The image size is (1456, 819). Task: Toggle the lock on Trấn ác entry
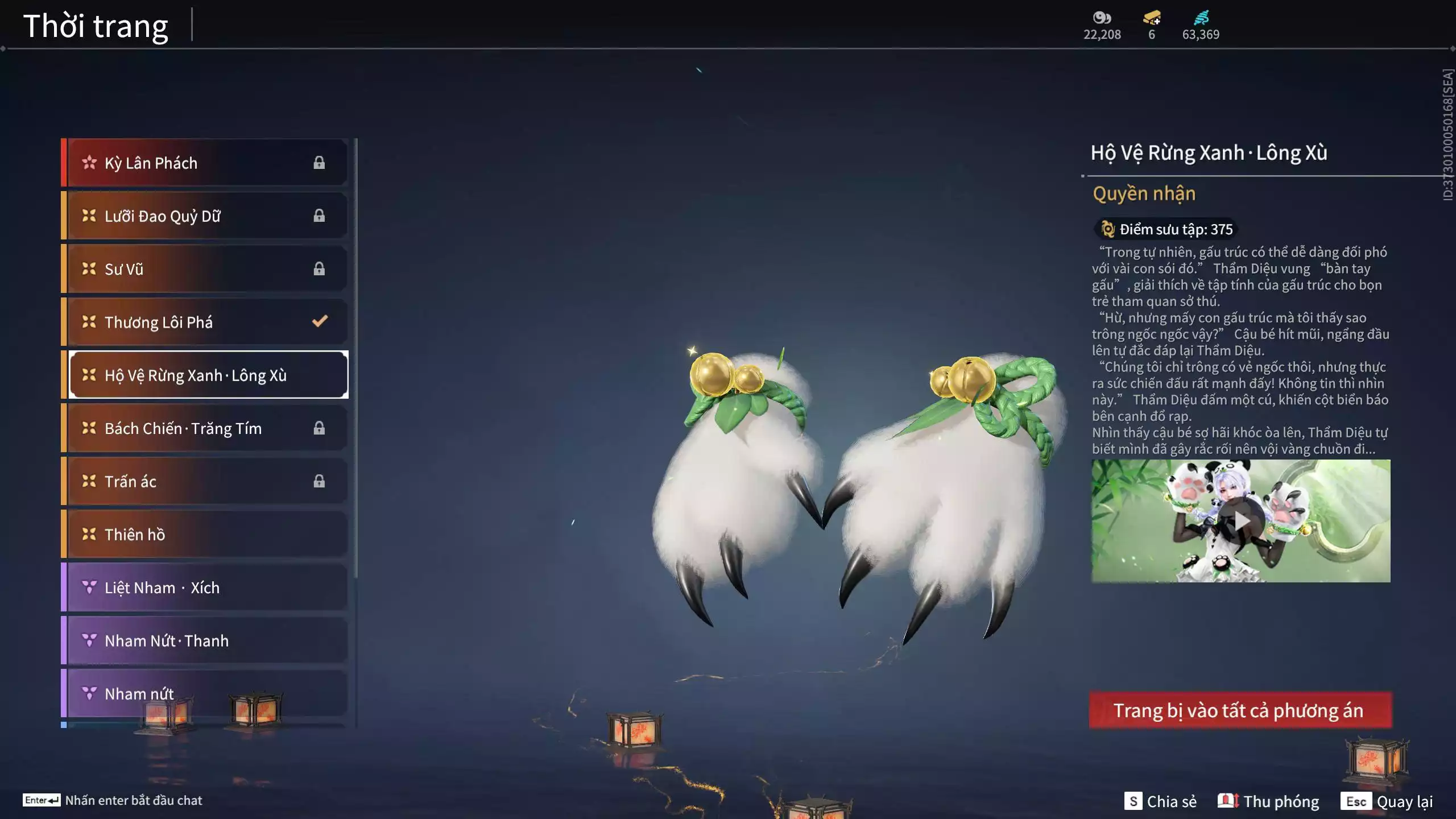pos(319,481)
